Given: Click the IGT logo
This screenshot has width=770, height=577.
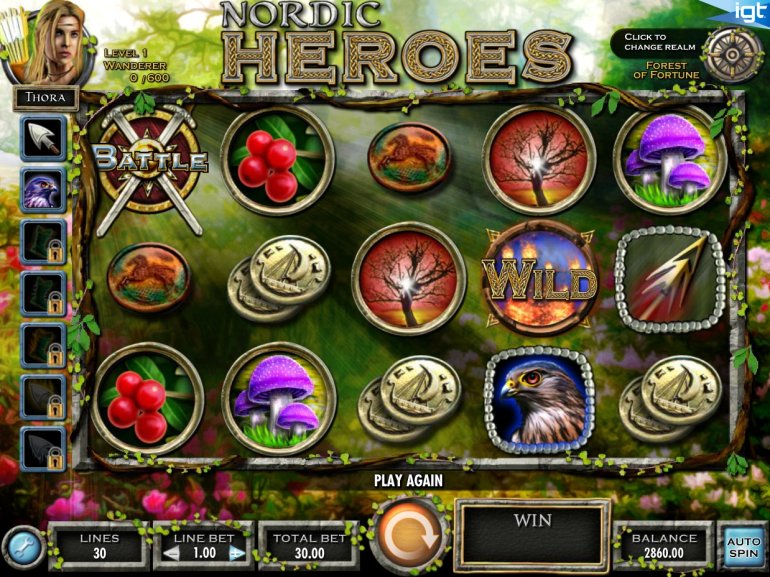Looking at the screenshot, I should pyautogui.click(x=750, y=11).
